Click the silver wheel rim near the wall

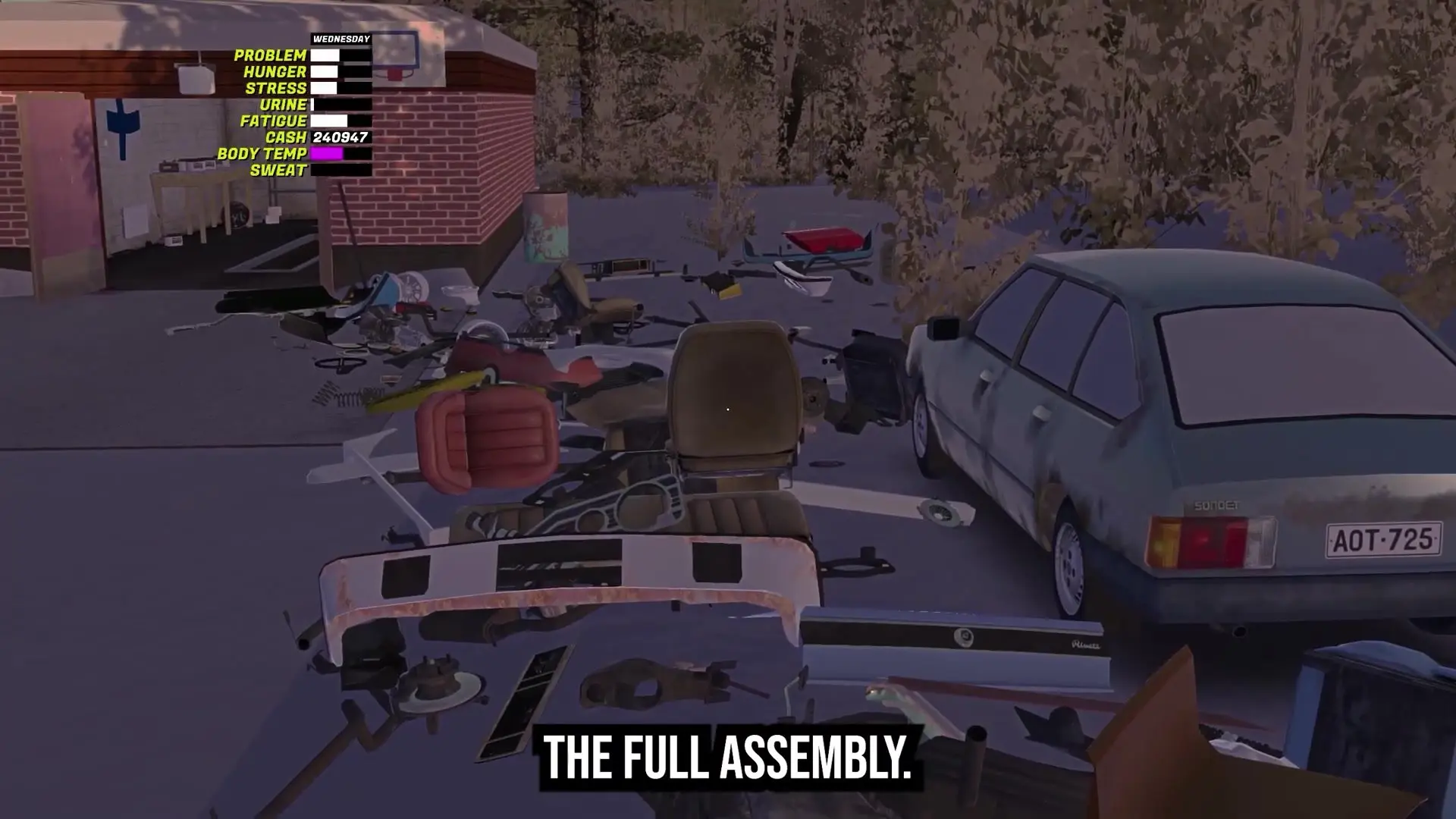point(413,287)
